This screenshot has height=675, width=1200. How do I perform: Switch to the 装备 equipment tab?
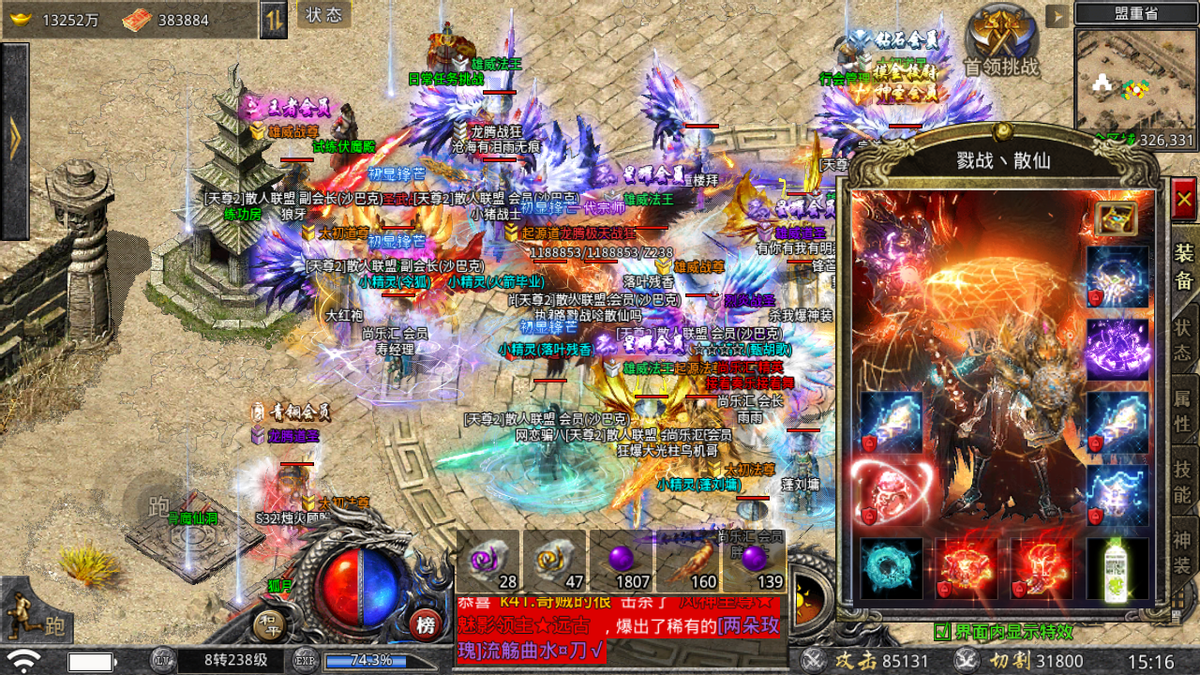1184,264
